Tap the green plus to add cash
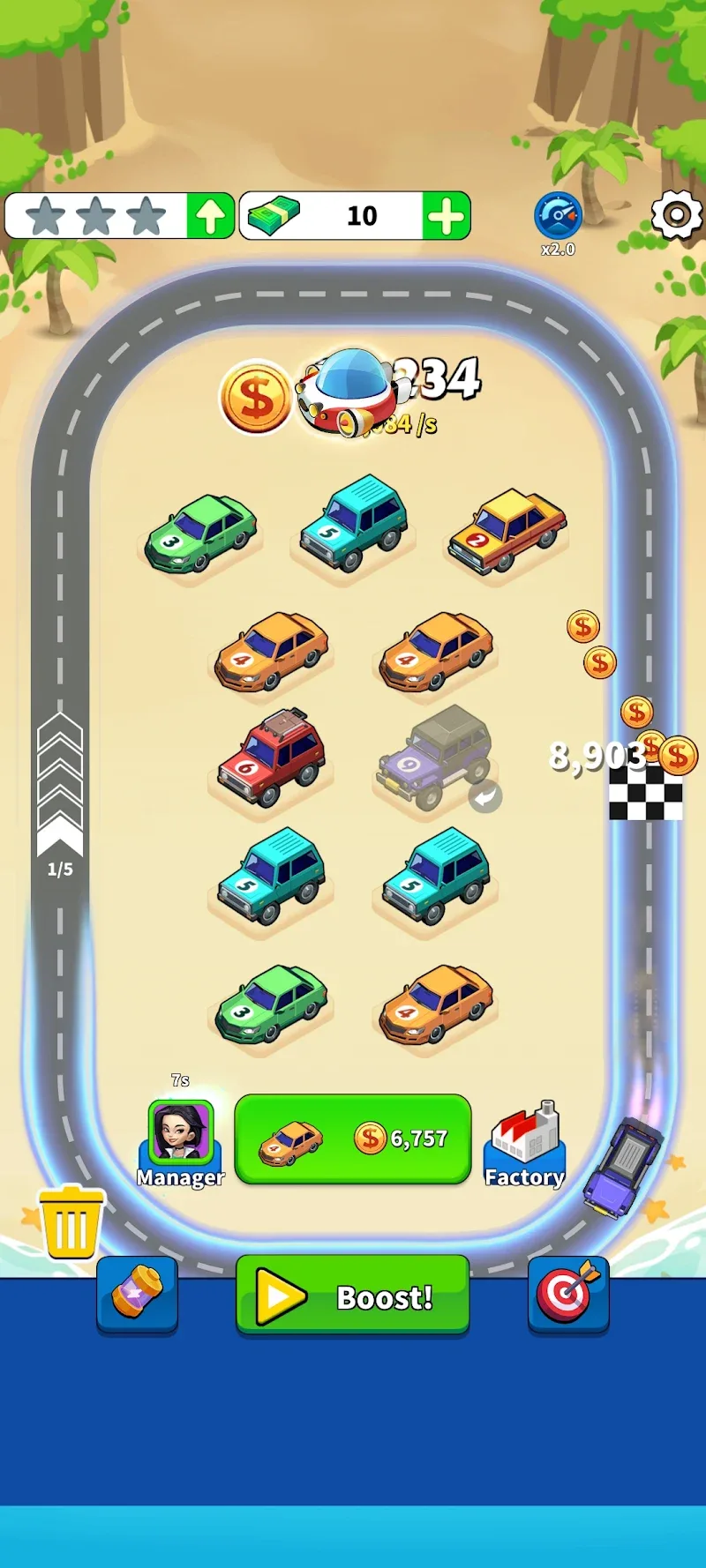The height and width of the screenshot is (1568, 706). click(447, 216)
